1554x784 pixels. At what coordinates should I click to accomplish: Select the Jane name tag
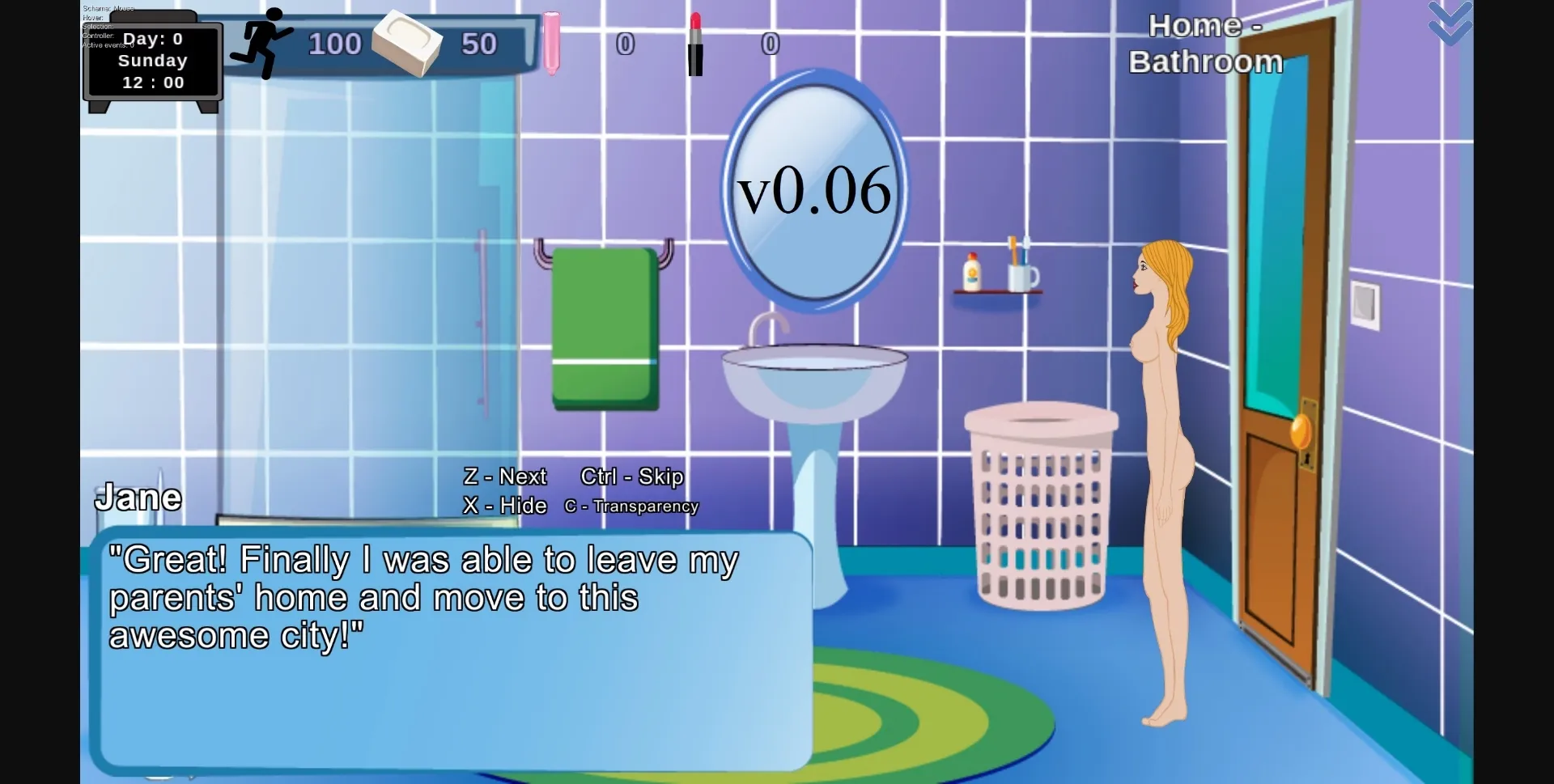[138, 496]
